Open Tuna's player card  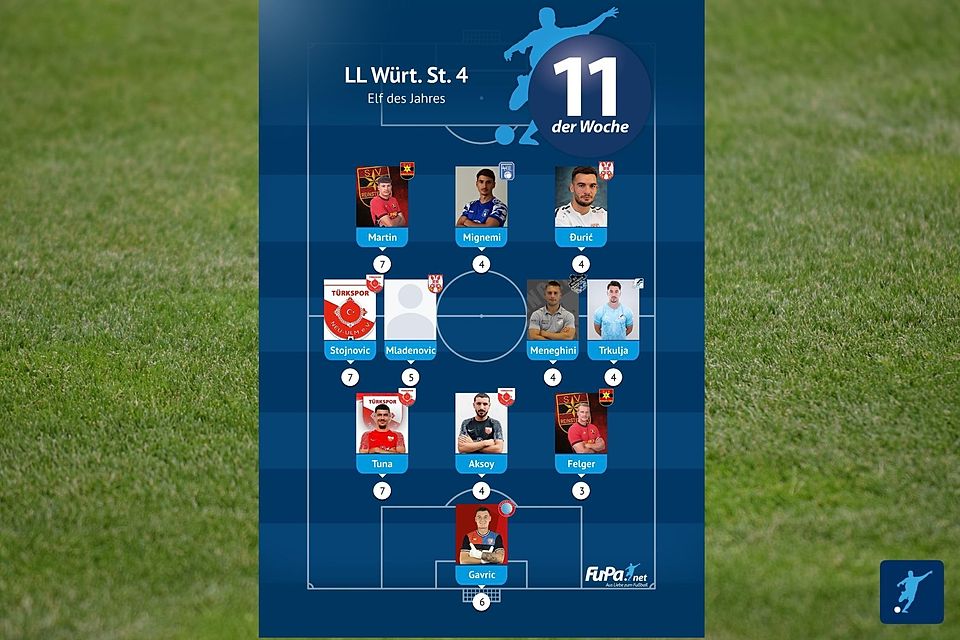[x=382, y=432]
